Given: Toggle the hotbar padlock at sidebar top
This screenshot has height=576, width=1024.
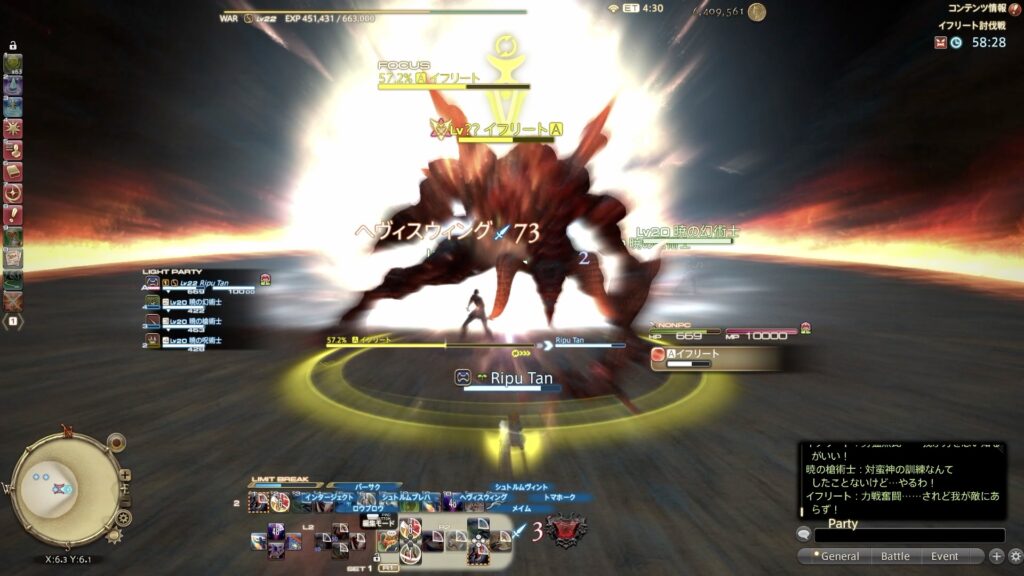Looking at the screenshot, I should click(x=13, y=46).
